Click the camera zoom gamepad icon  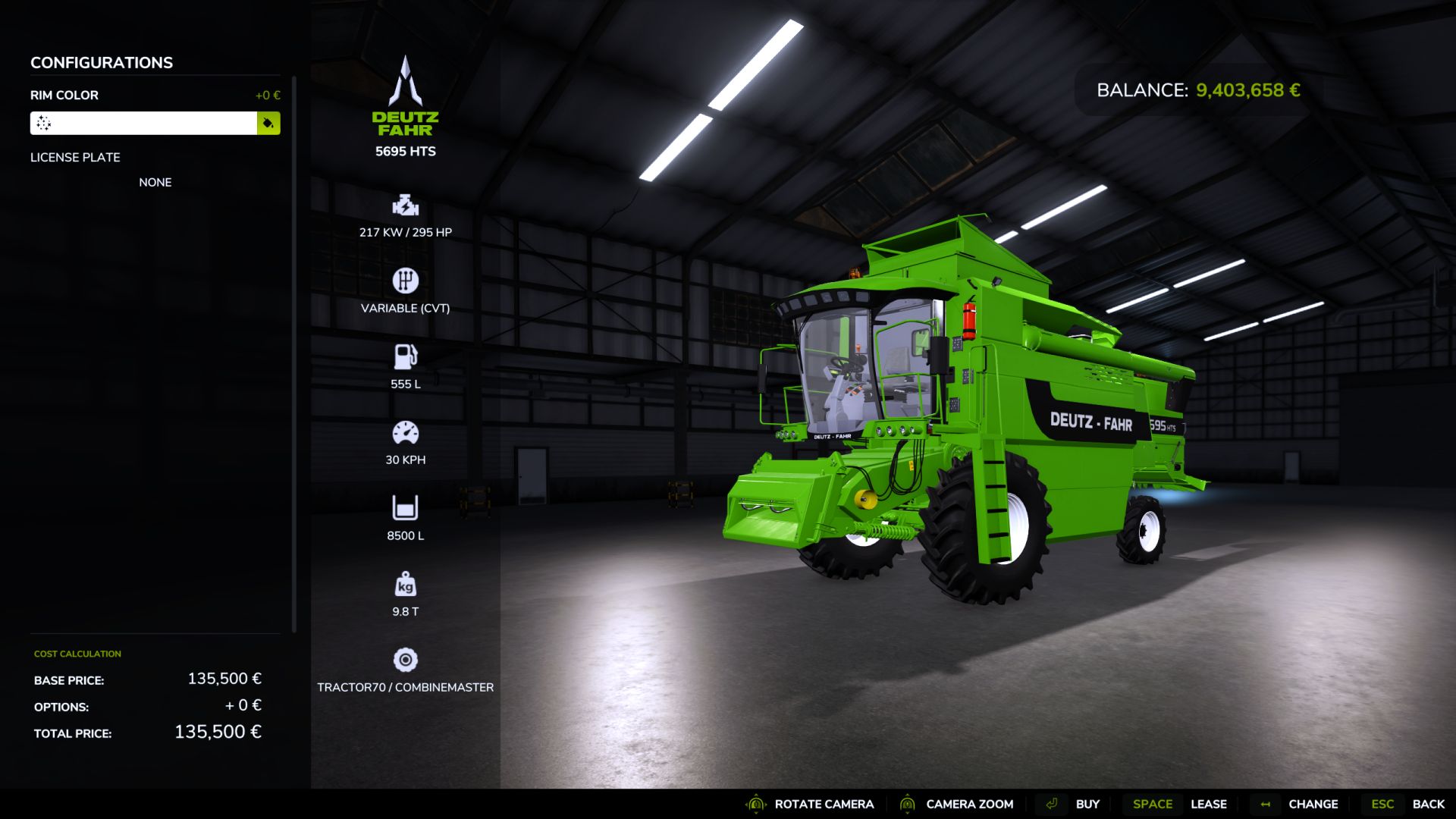coord(907,804)
